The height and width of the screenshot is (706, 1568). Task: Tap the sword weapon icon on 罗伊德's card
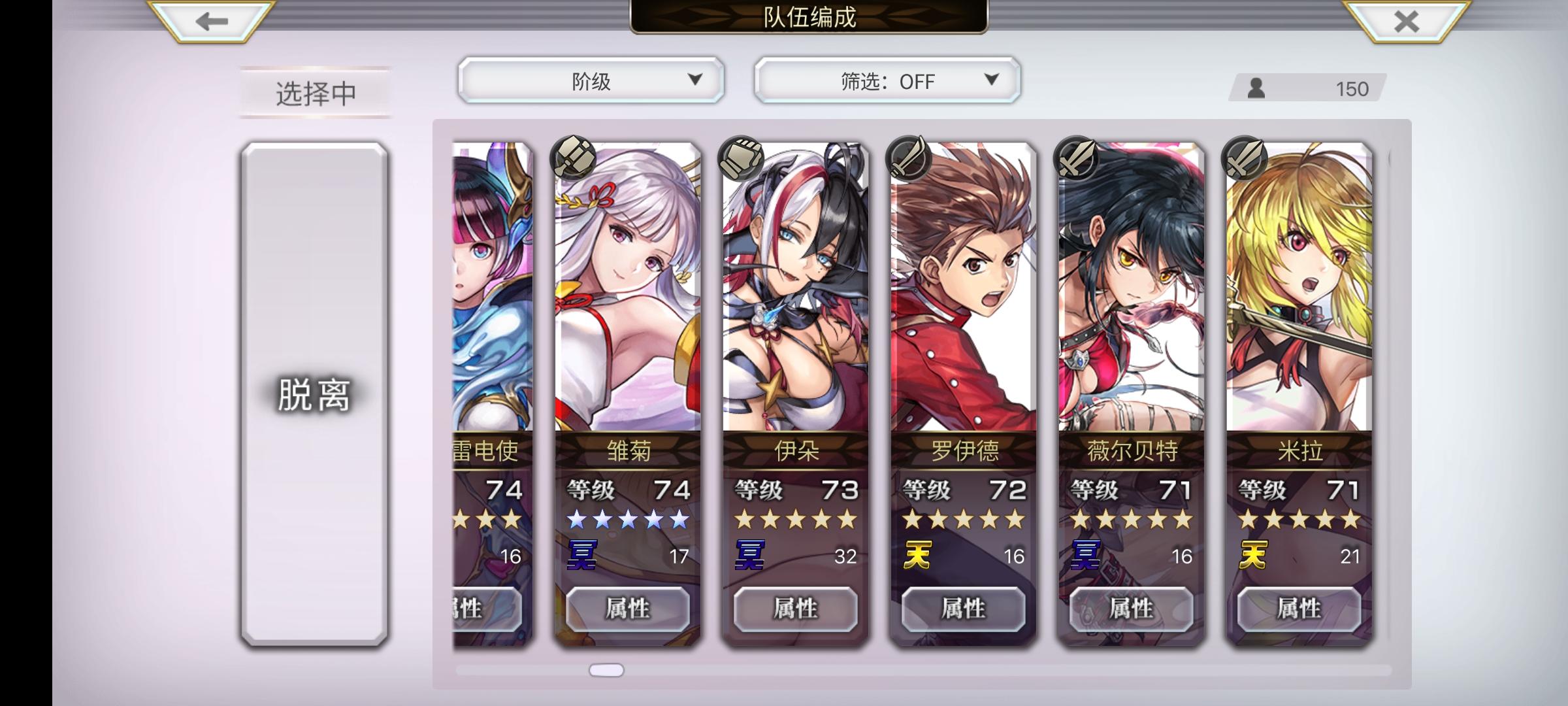point(908,159)
